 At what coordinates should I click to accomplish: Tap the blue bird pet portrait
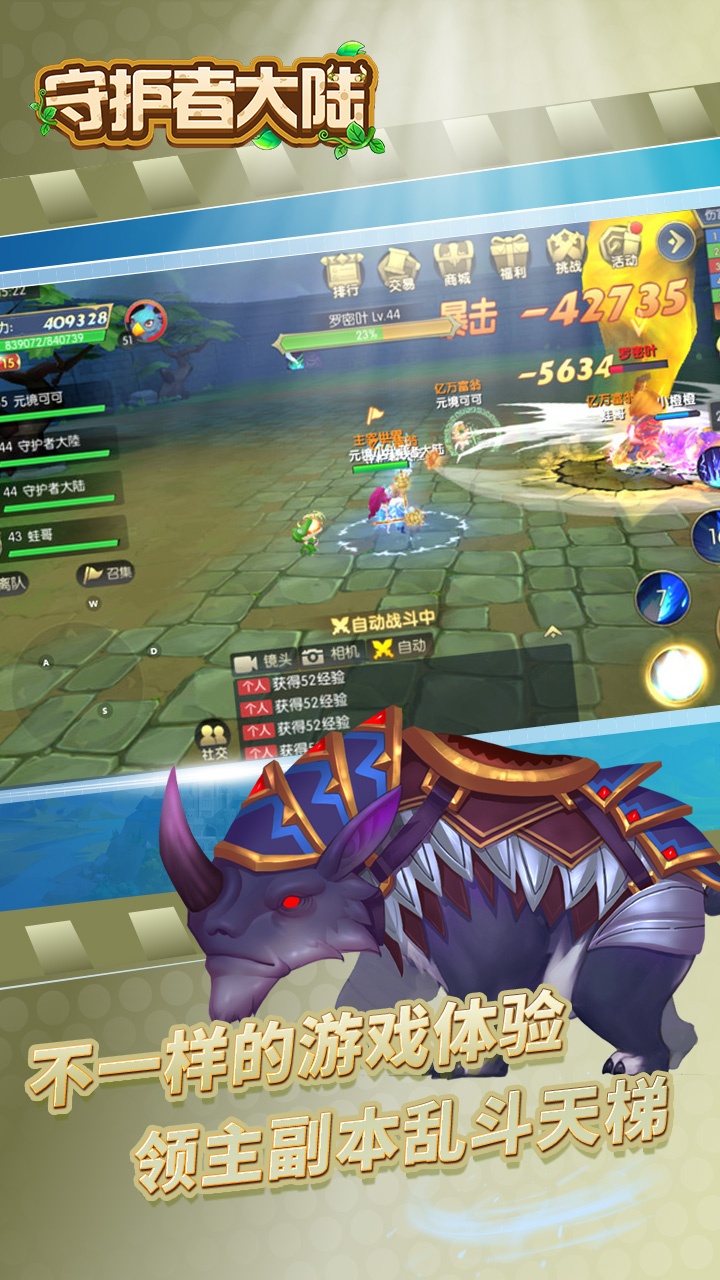coord(146,321)
